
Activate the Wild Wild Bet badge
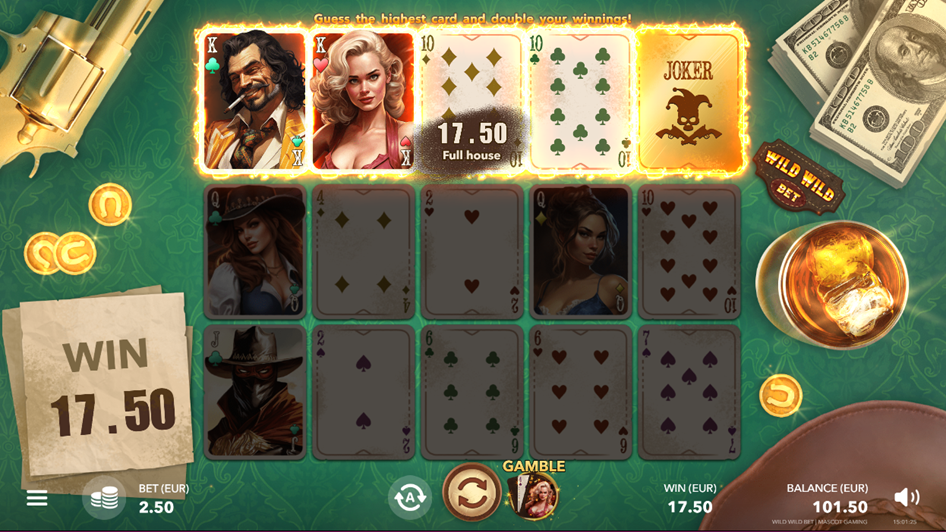click(x=797, y=176)
